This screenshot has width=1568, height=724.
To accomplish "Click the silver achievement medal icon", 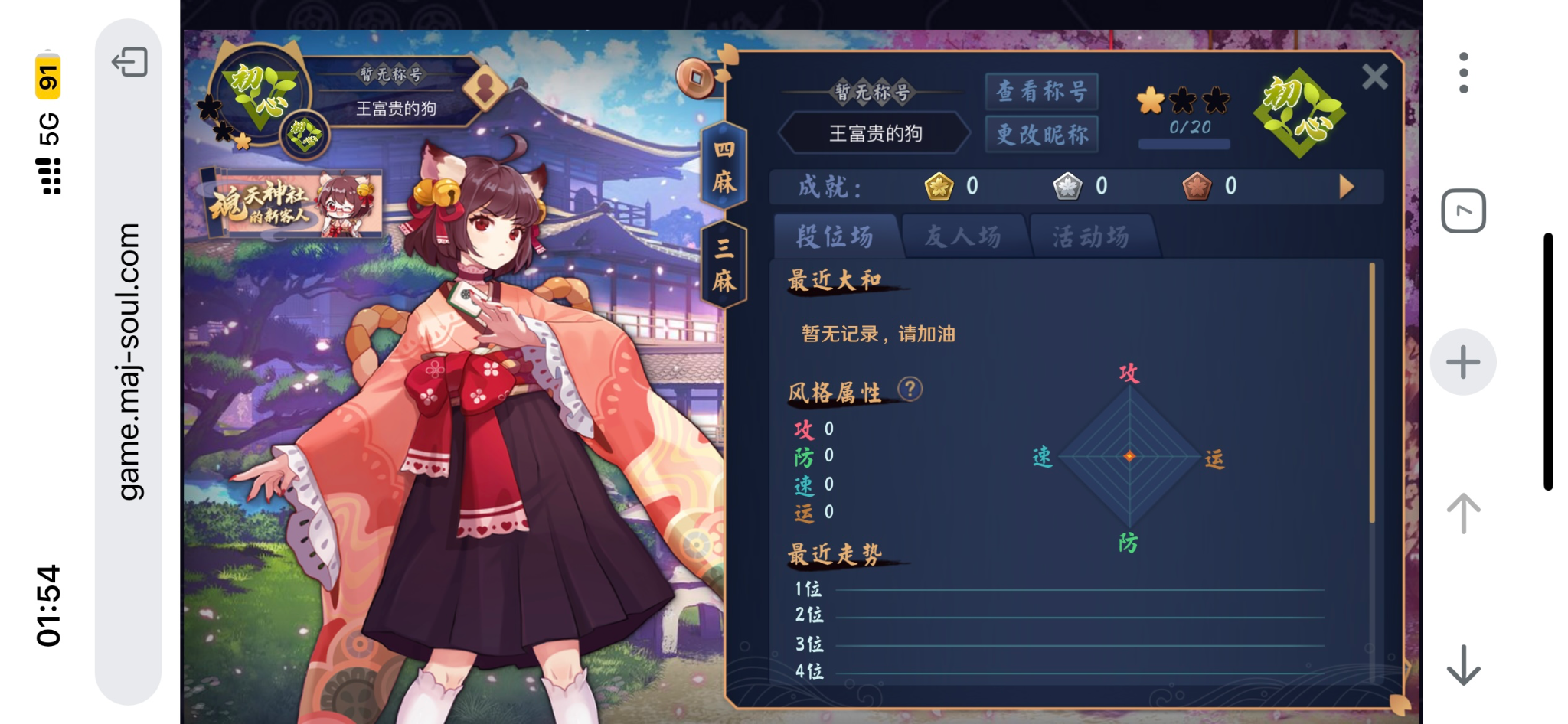I will click(x=1067, y=186).
